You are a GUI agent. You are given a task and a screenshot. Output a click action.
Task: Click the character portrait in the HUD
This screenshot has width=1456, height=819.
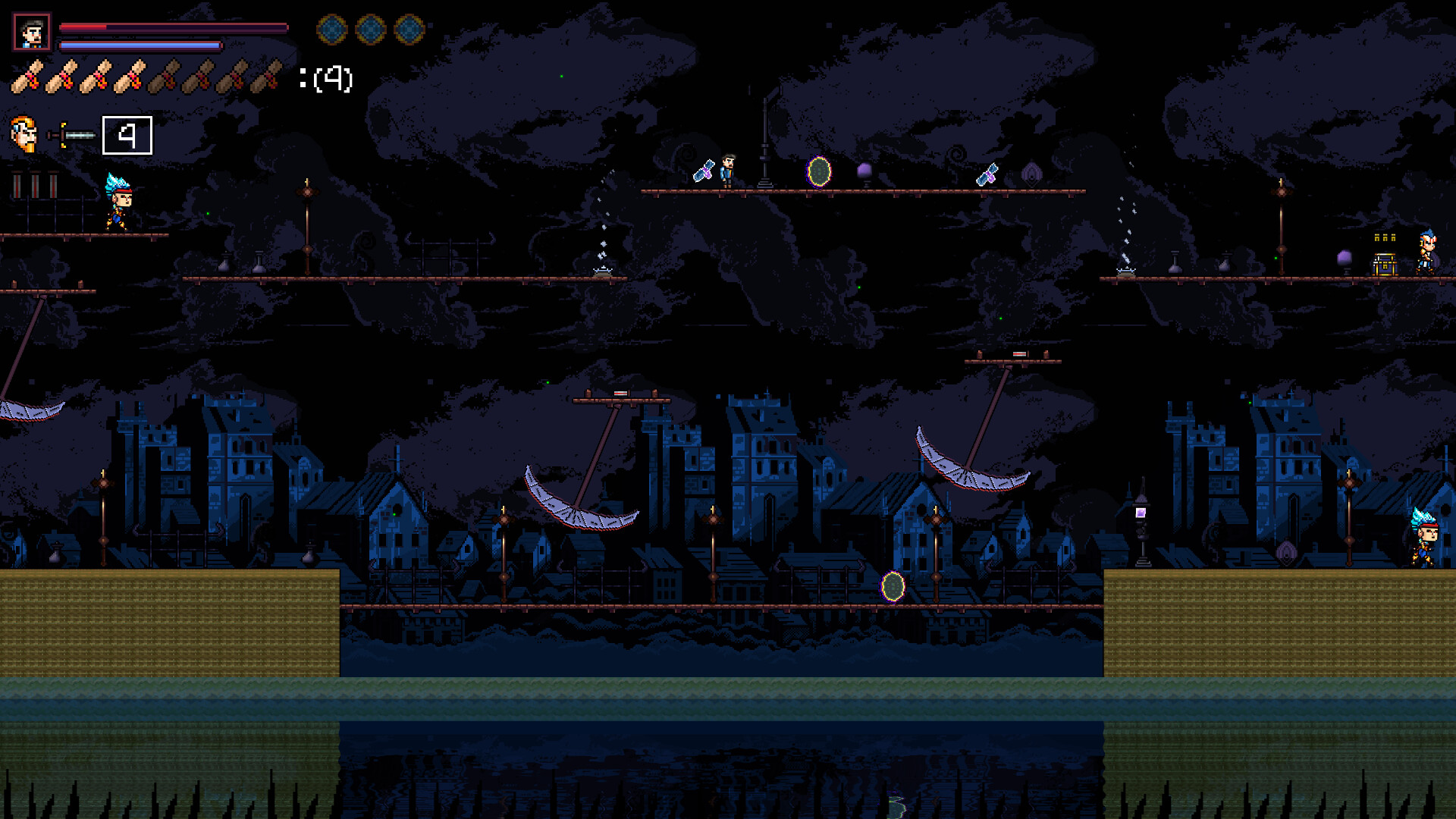pyautogui.click(x=30, y=30)
